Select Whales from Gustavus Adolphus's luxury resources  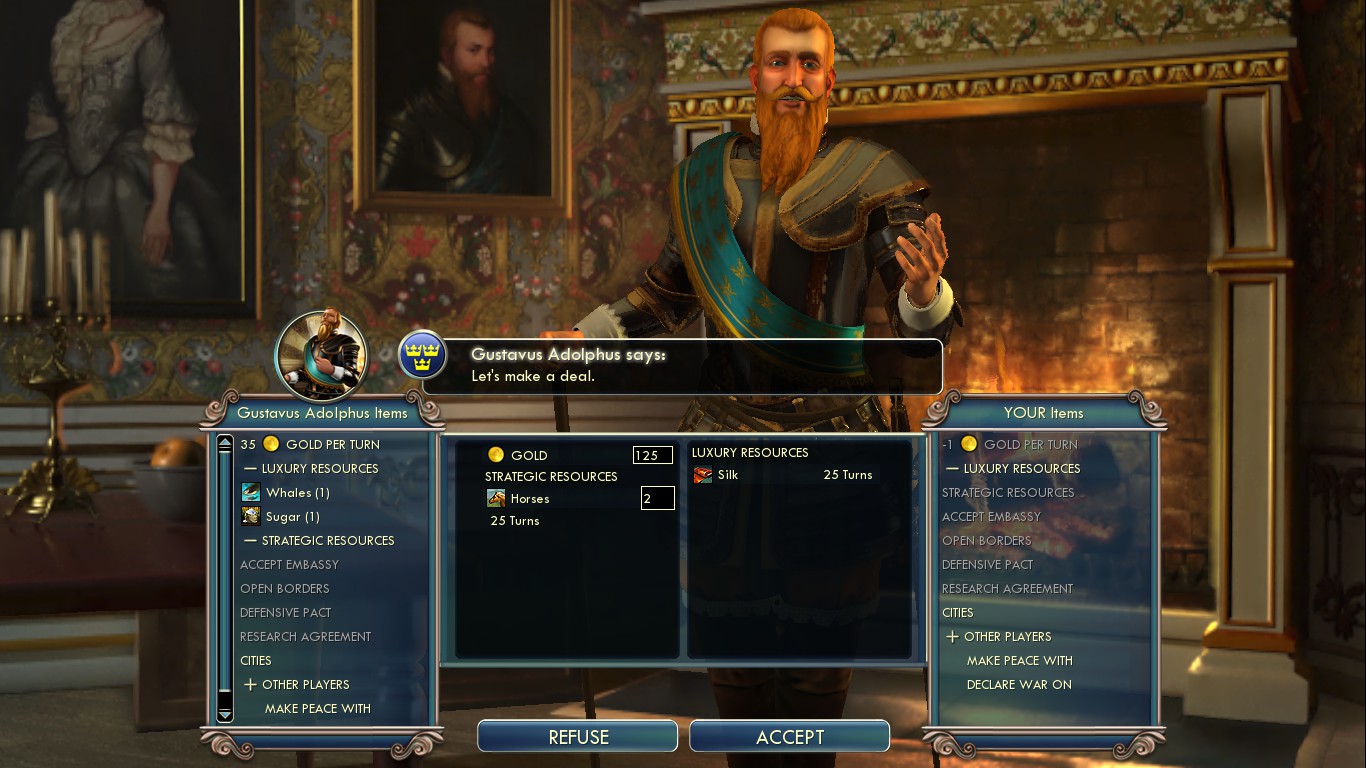click(297, 492)
